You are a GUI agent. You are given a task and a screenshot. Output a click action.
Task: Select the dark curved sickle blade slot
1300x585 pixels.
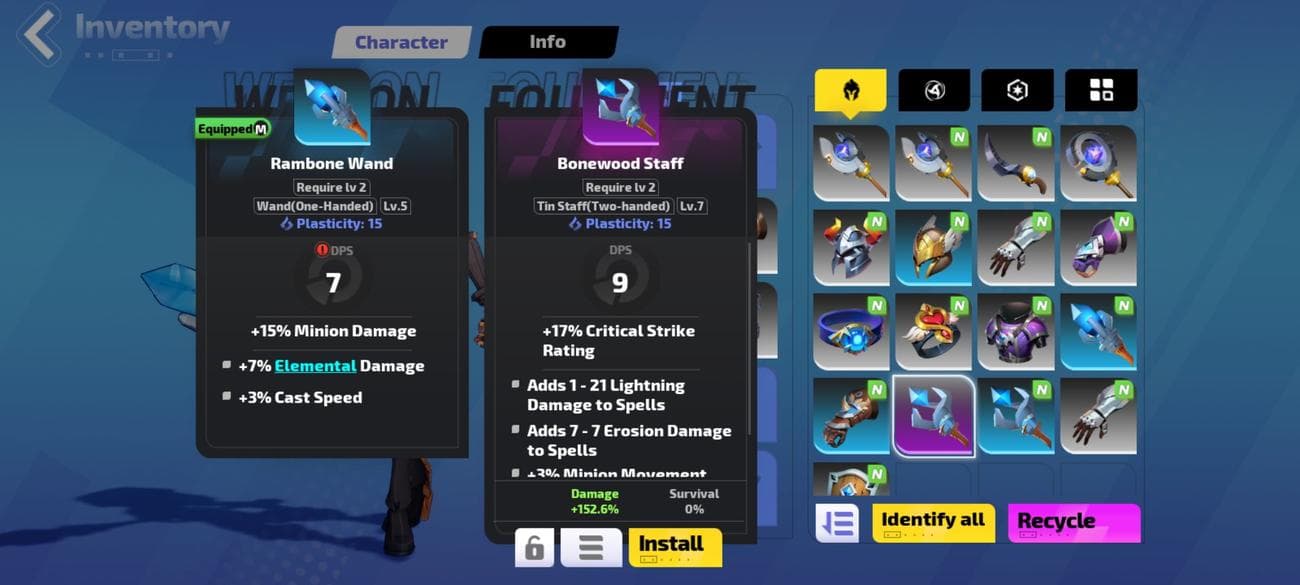pos(1015,163)
